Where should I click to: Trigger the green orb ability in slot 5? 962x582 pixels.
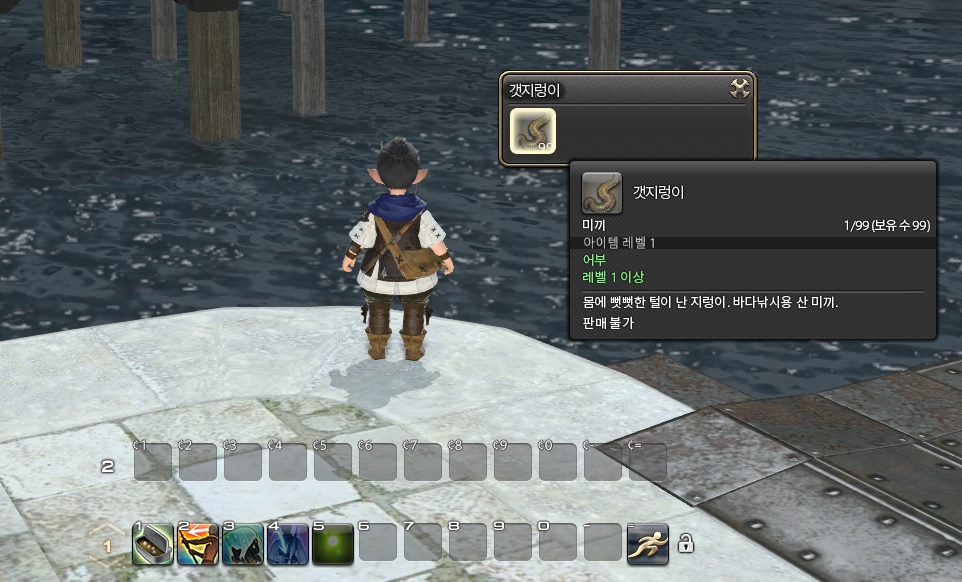tap(332, 543)
